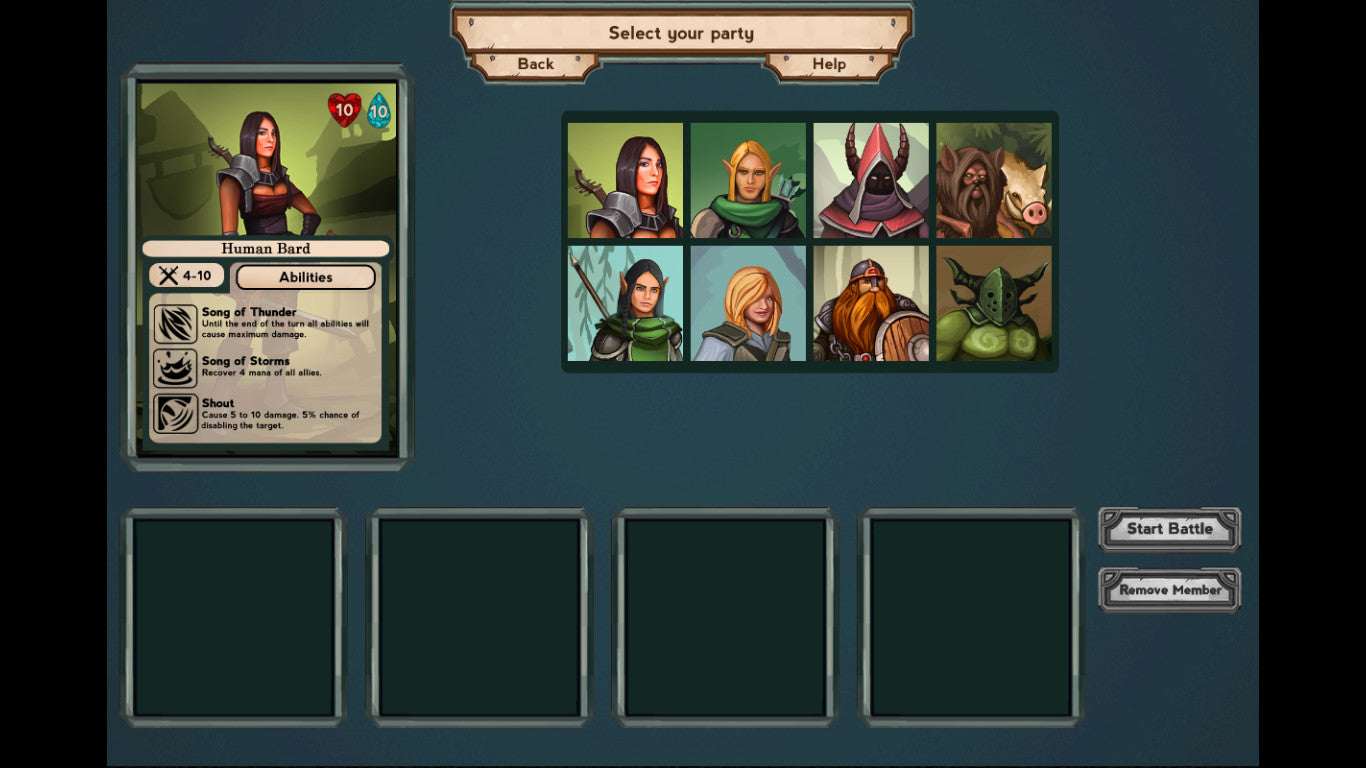Click the Back button
The image size is (1366, 768).
pos(536,64)
